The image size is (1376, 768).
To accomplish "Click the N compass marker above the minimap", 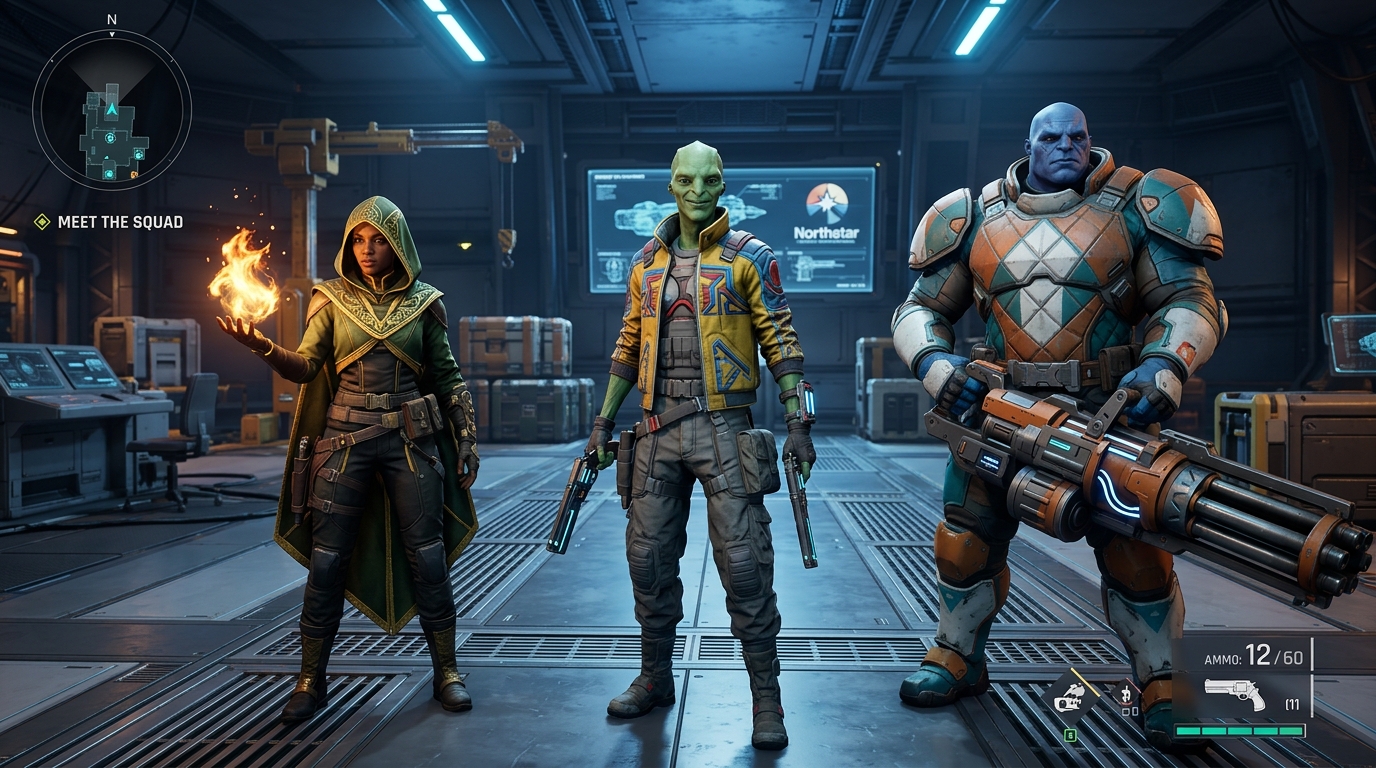I will (x=112, y=20).
